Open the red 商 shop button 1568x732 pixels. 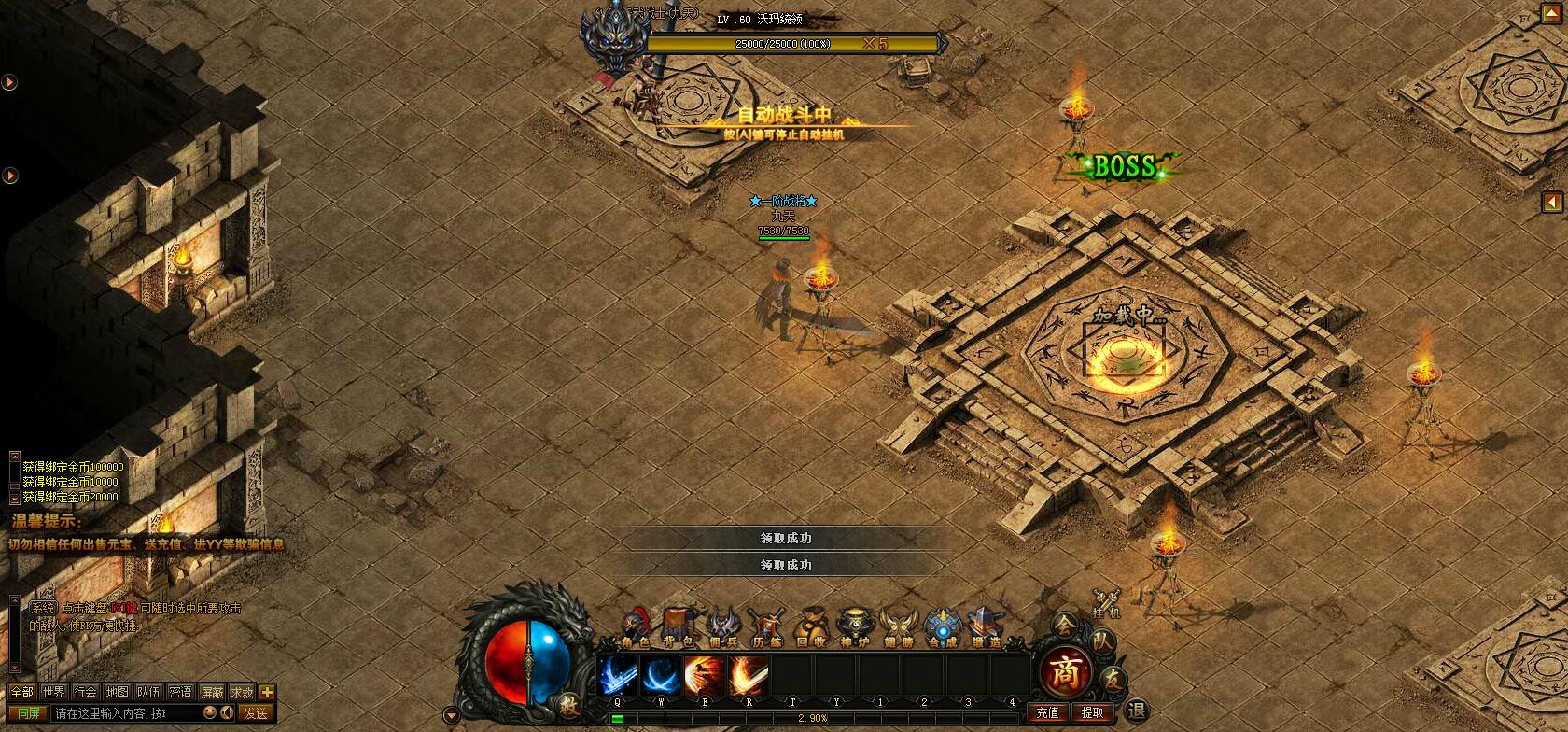point(1064,671)
